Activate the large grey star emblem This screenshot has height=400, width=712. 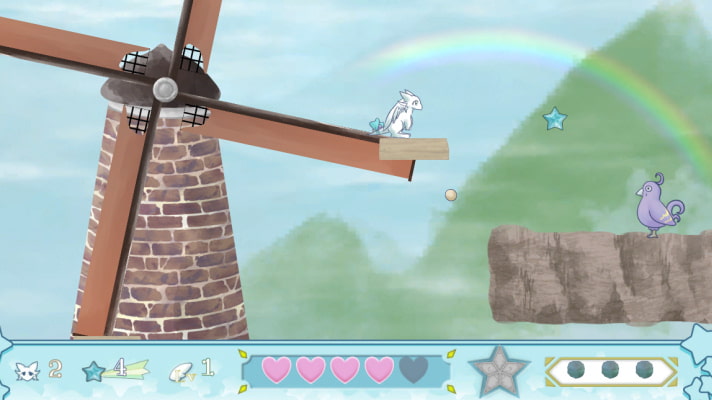[x=496, y=369]
